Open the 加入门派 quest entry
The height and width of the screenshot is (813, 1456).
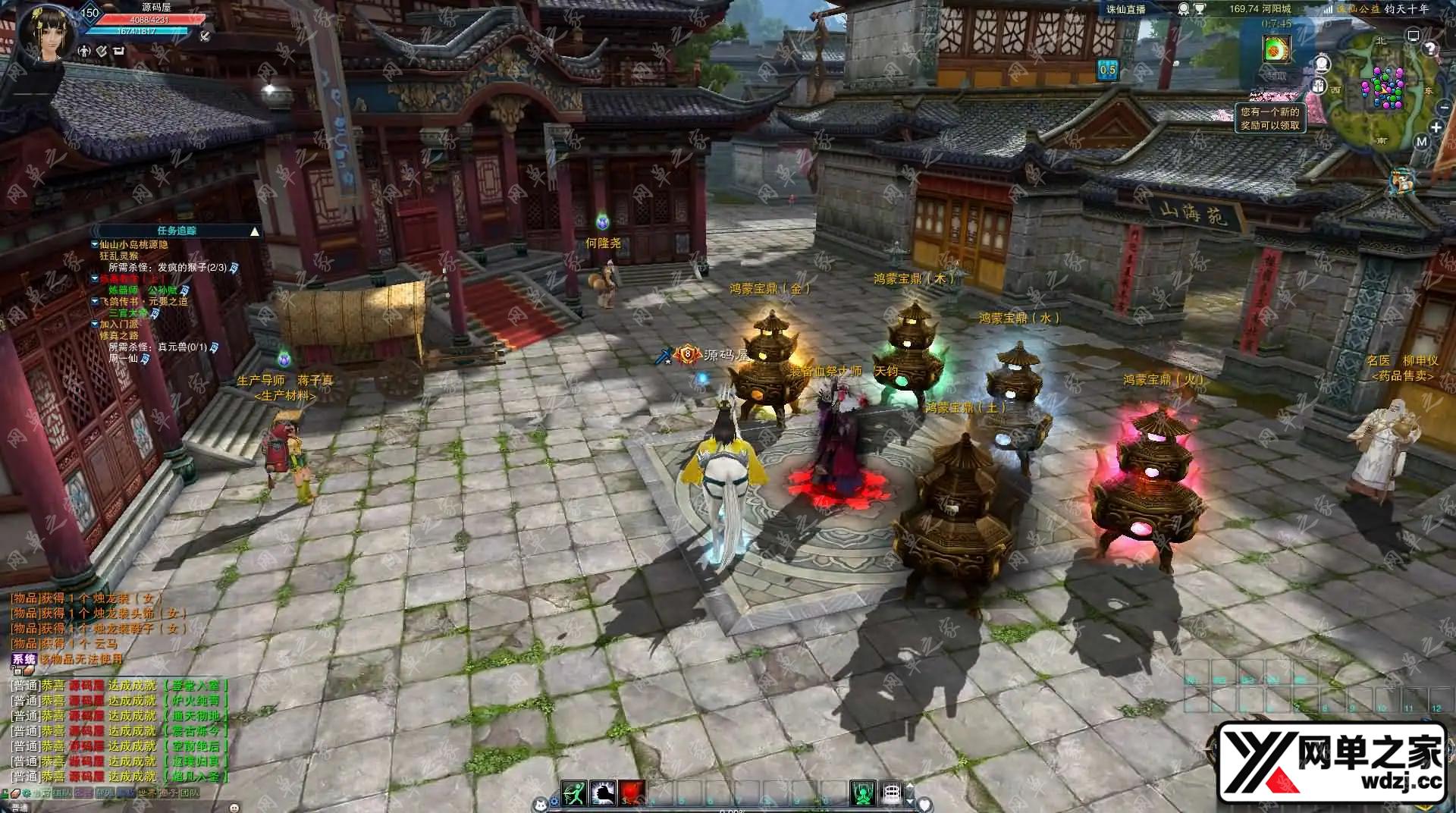tap(119, 324)
